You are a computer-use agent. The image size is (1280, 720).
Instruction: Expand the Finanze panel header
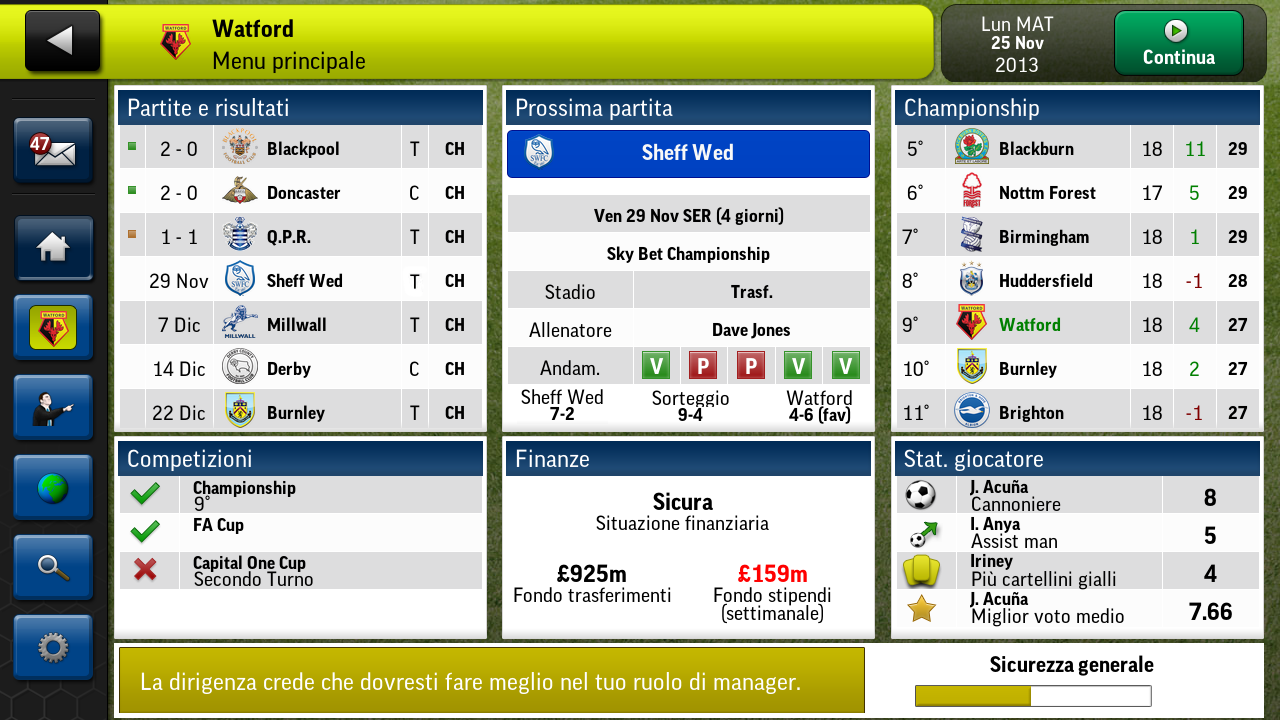pos(688,459)
